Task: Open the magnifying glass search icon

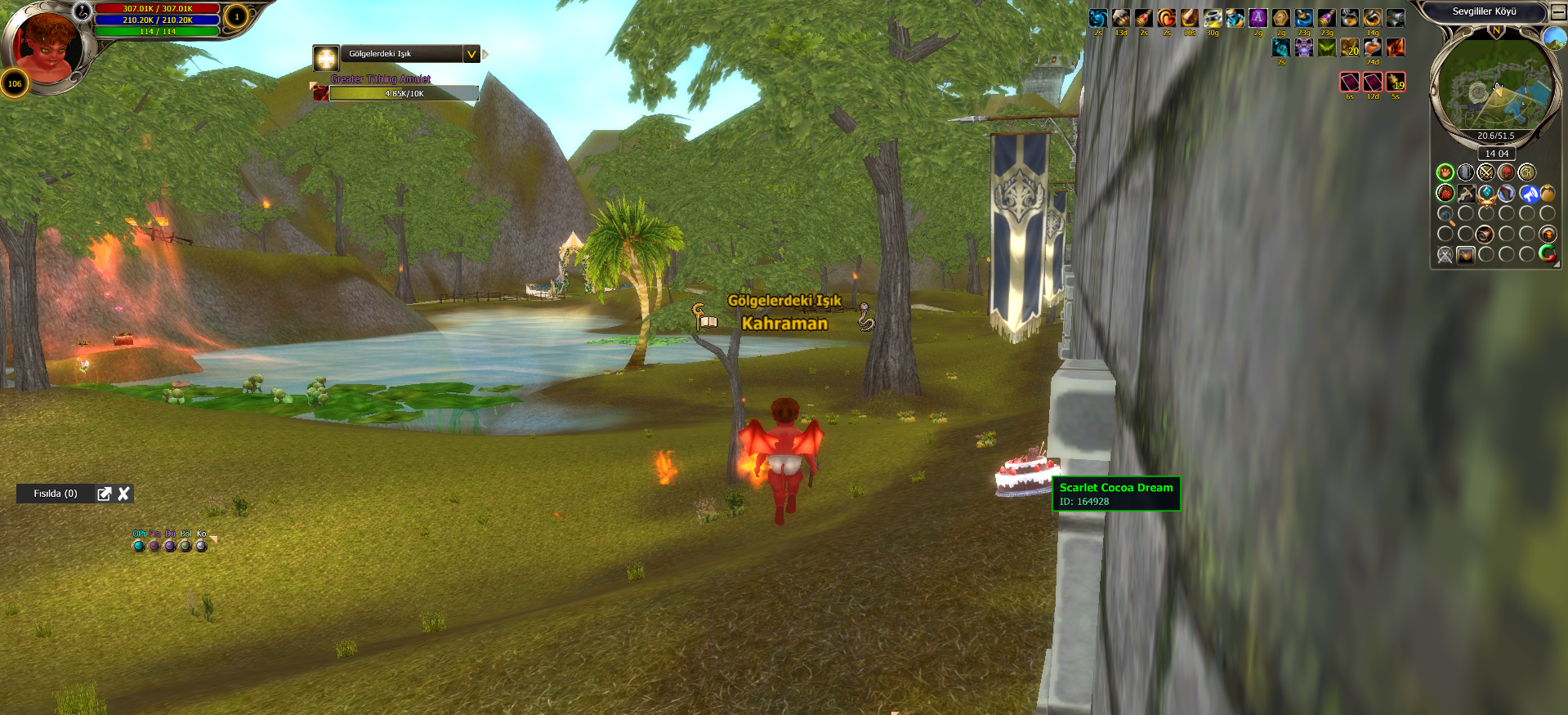Action: (x=1445, y=215)
